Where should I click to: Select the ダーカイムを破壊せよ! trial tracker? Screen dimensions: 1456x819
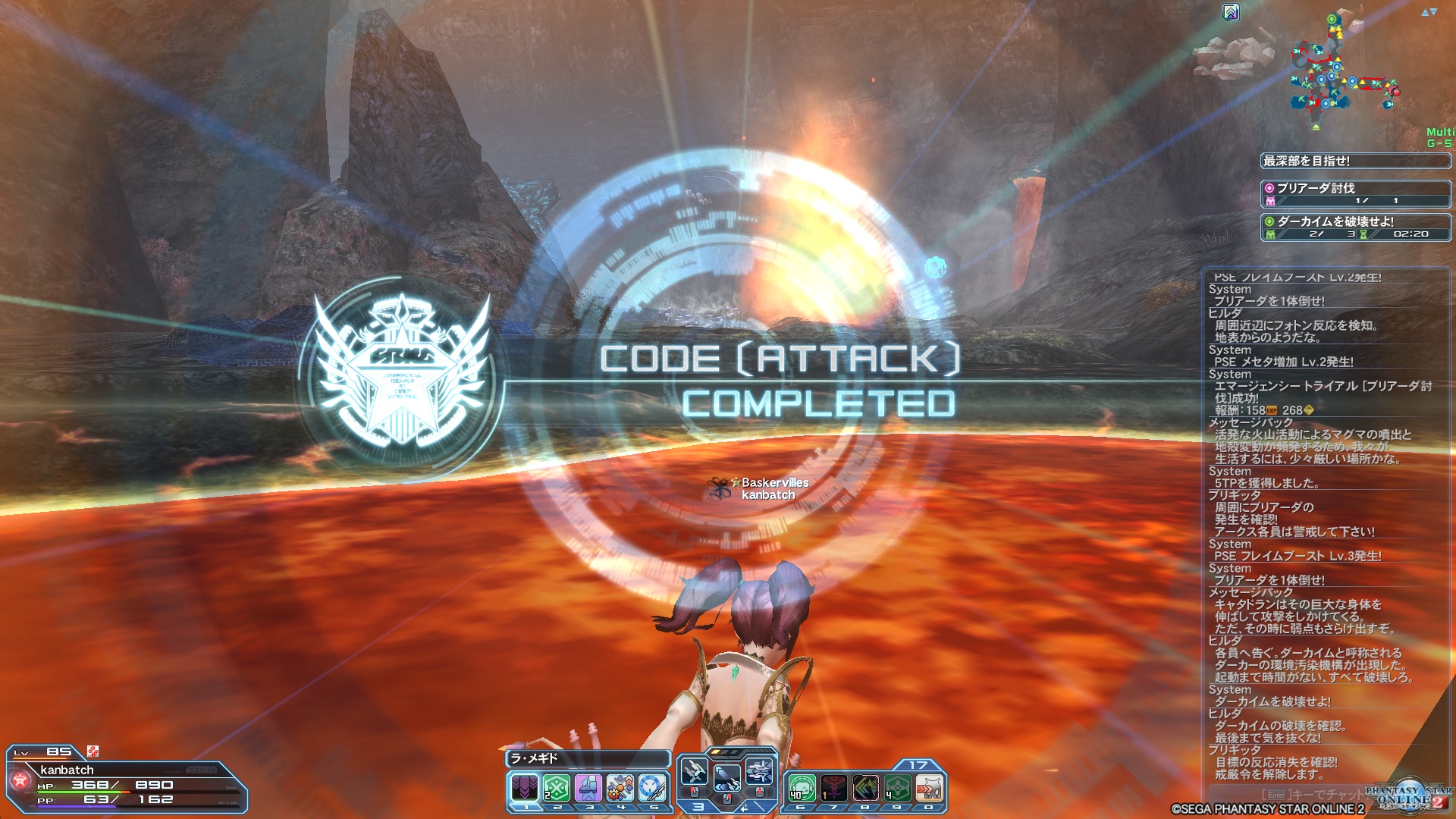pos(1355,227)
